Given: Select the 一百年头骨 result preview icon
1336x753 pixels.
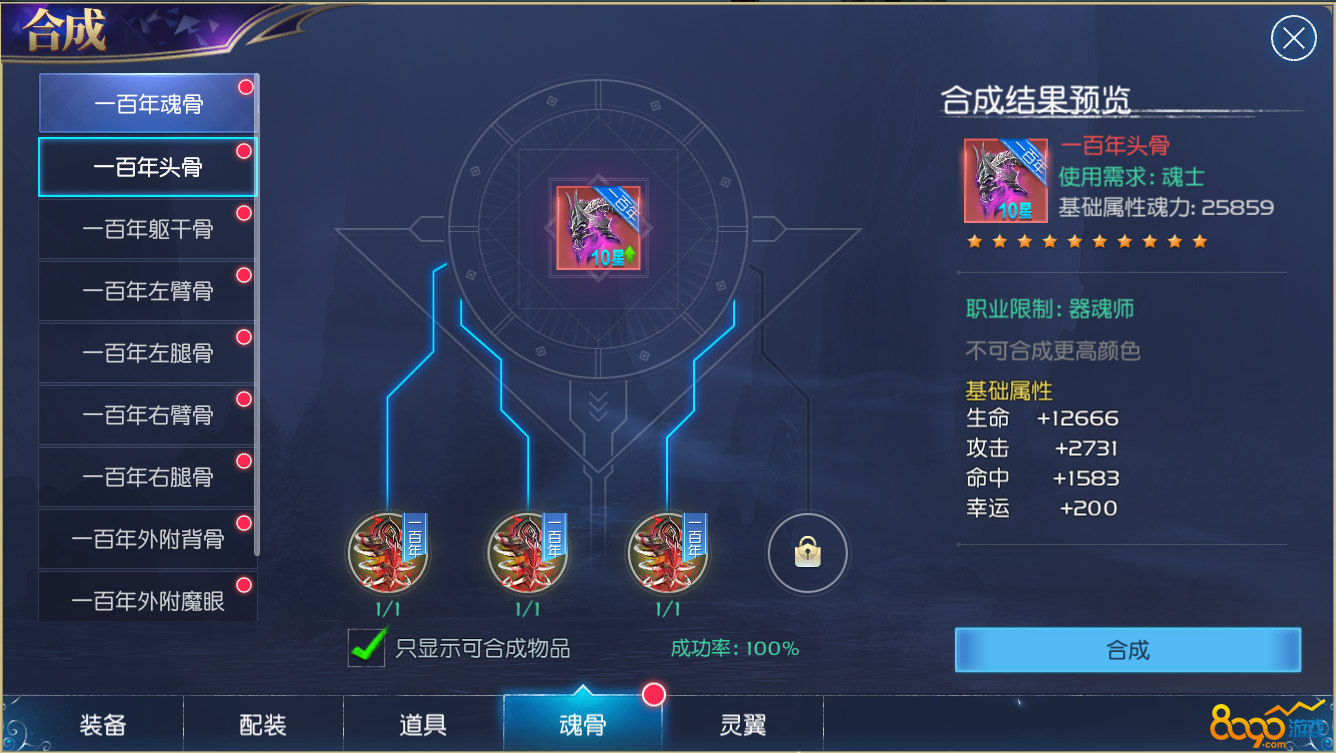Looking at the screenshot, I should 1006,180.
